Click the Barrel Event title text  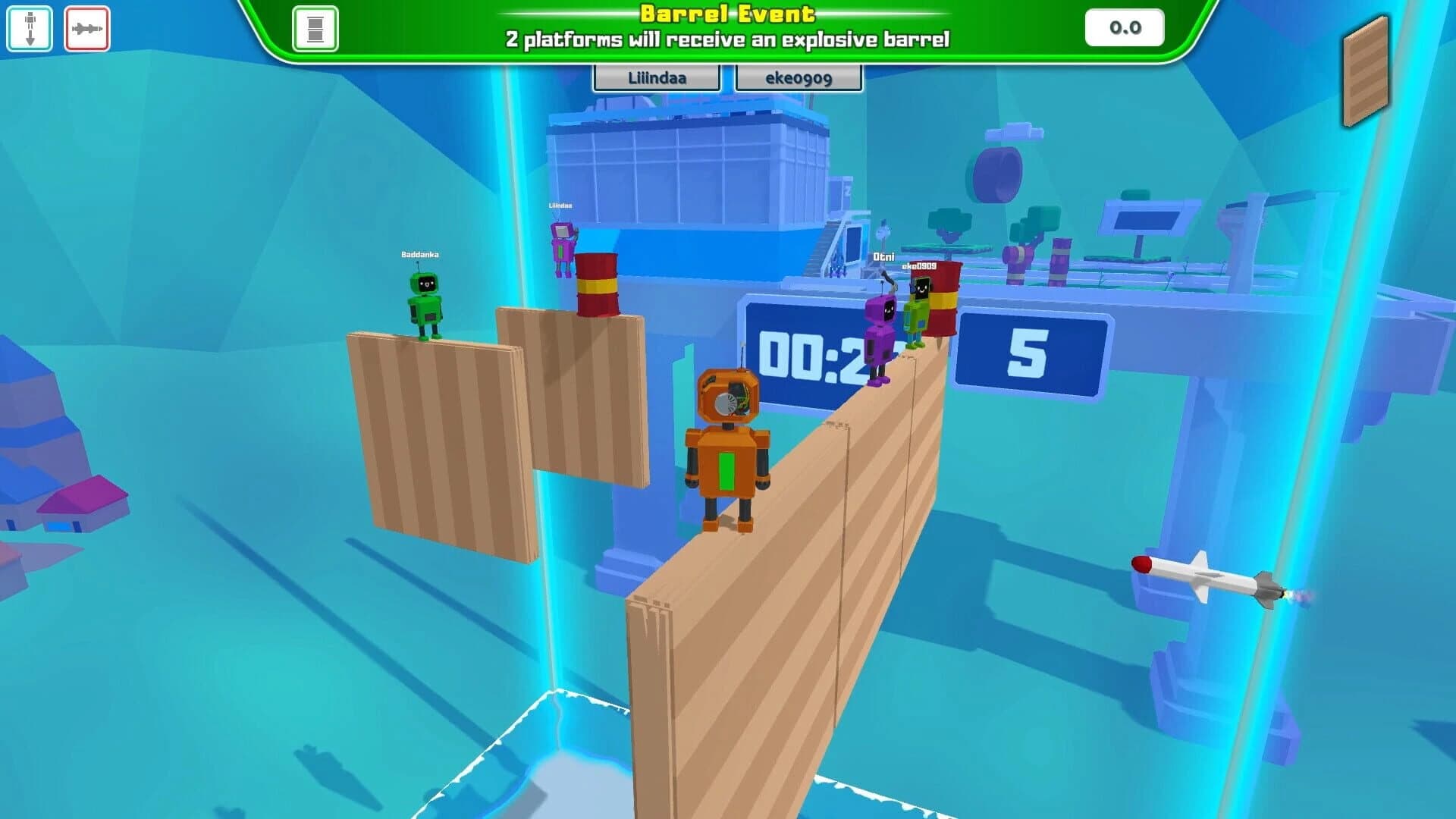pyautogui.click(x=726, y=13)
